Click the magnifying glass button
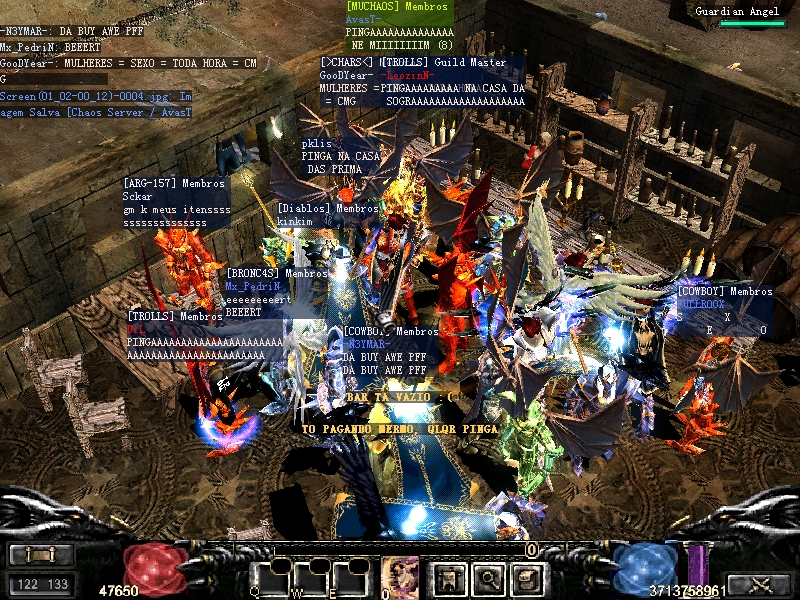The height and width of the screenshot is (600, 800). click(x=487, y=577)
